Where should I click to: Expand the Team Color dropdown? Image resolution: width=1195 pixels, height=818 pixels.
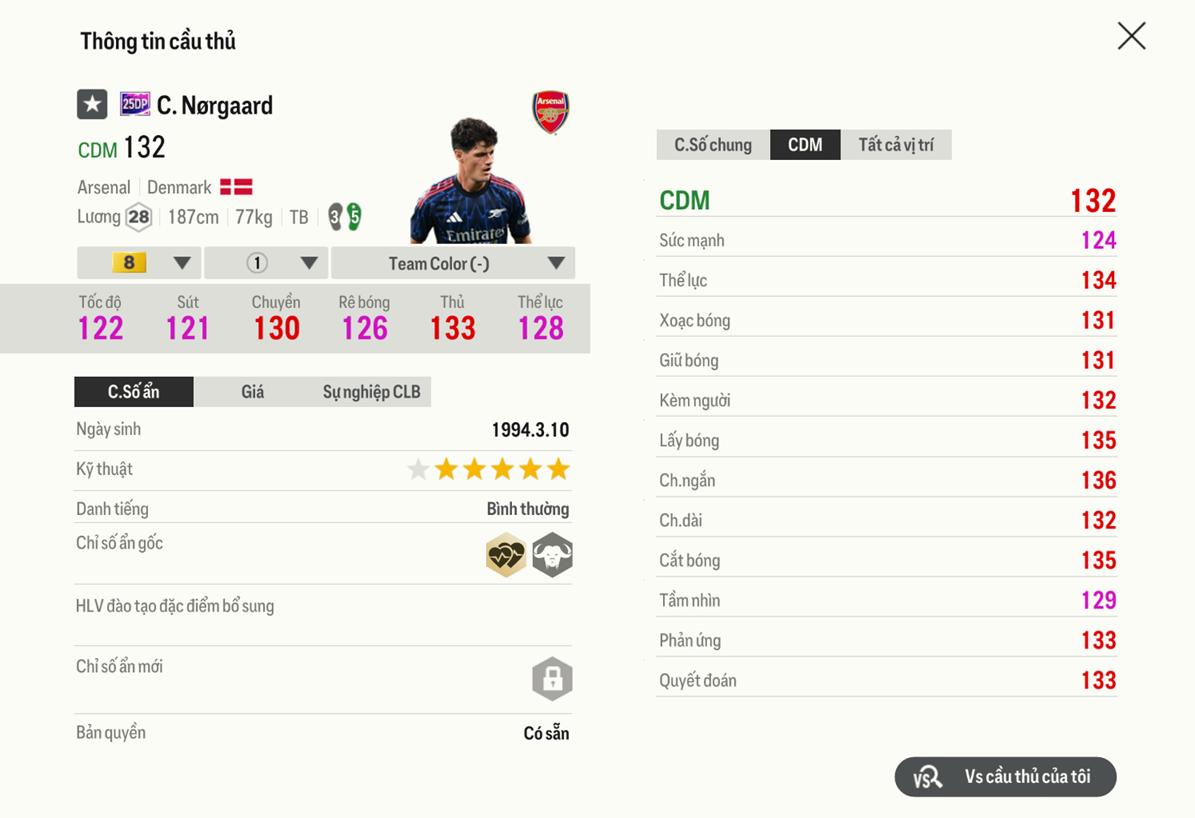click(x=452, y=263)
